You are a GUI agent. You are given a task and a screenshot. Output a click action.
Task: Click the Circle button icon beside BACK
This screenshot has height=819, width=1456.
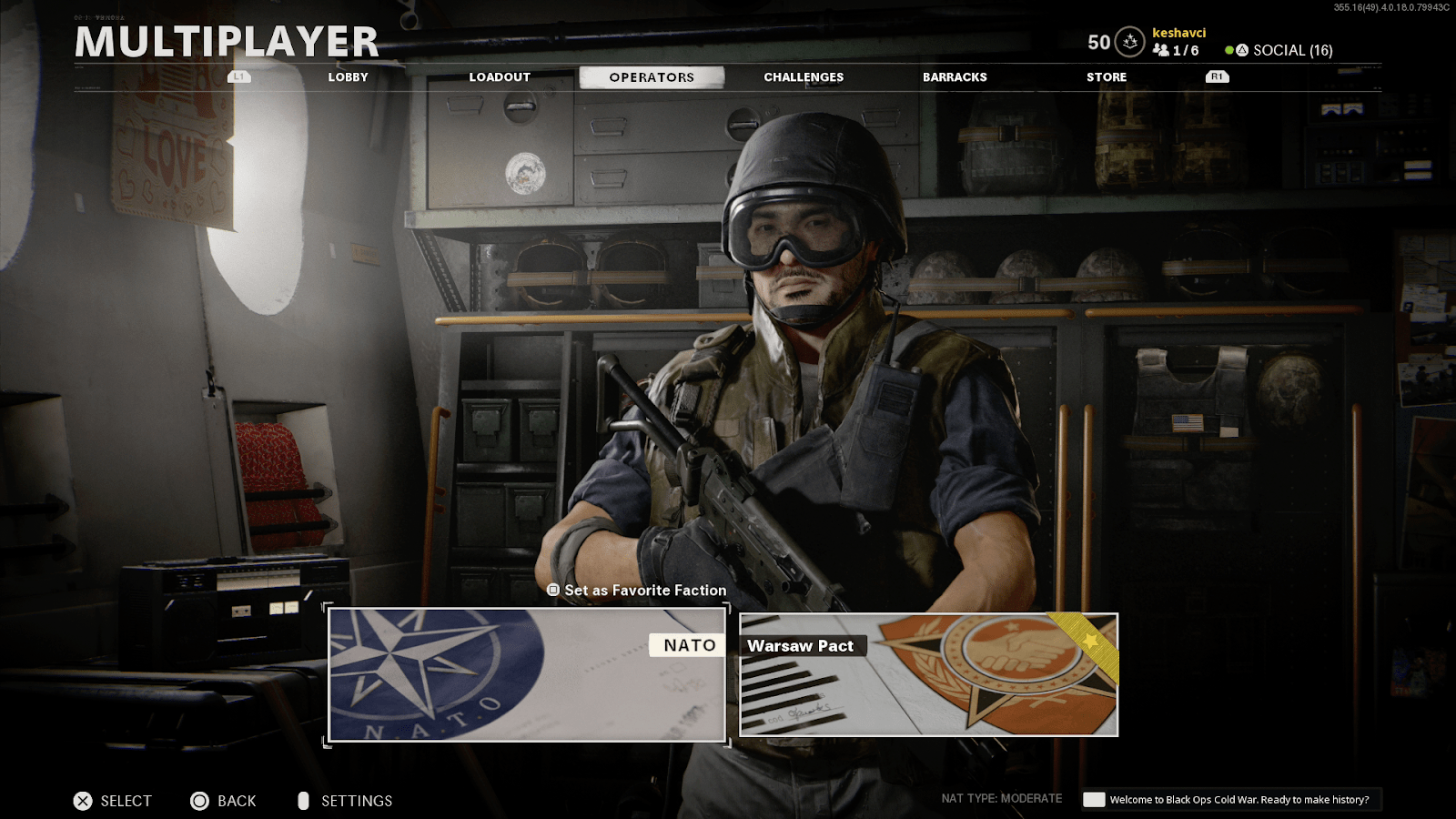click(198, 801)
